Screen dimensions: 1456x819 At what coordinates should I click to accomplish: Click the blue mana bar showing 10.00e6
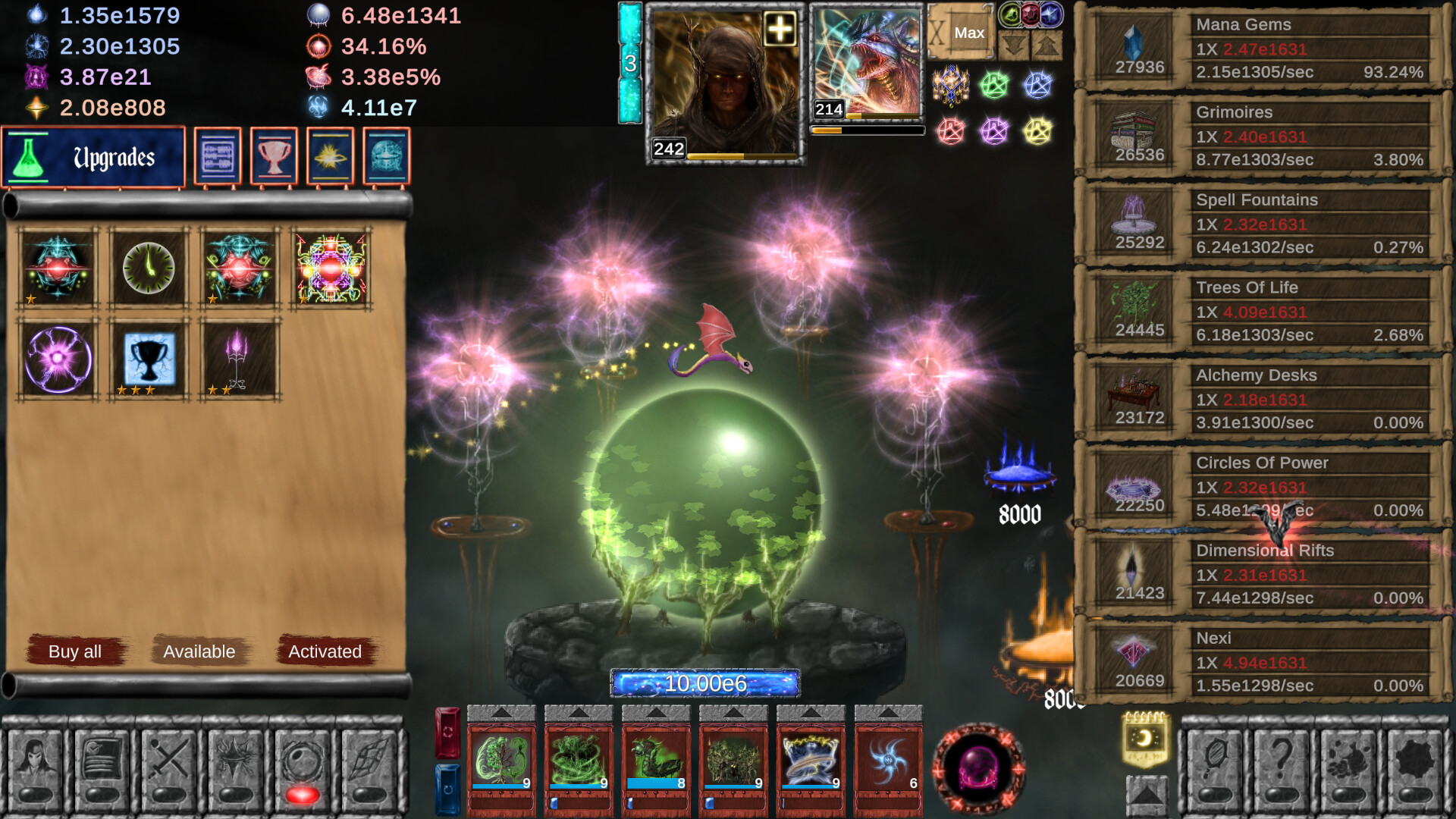click(x=704, y=682)
